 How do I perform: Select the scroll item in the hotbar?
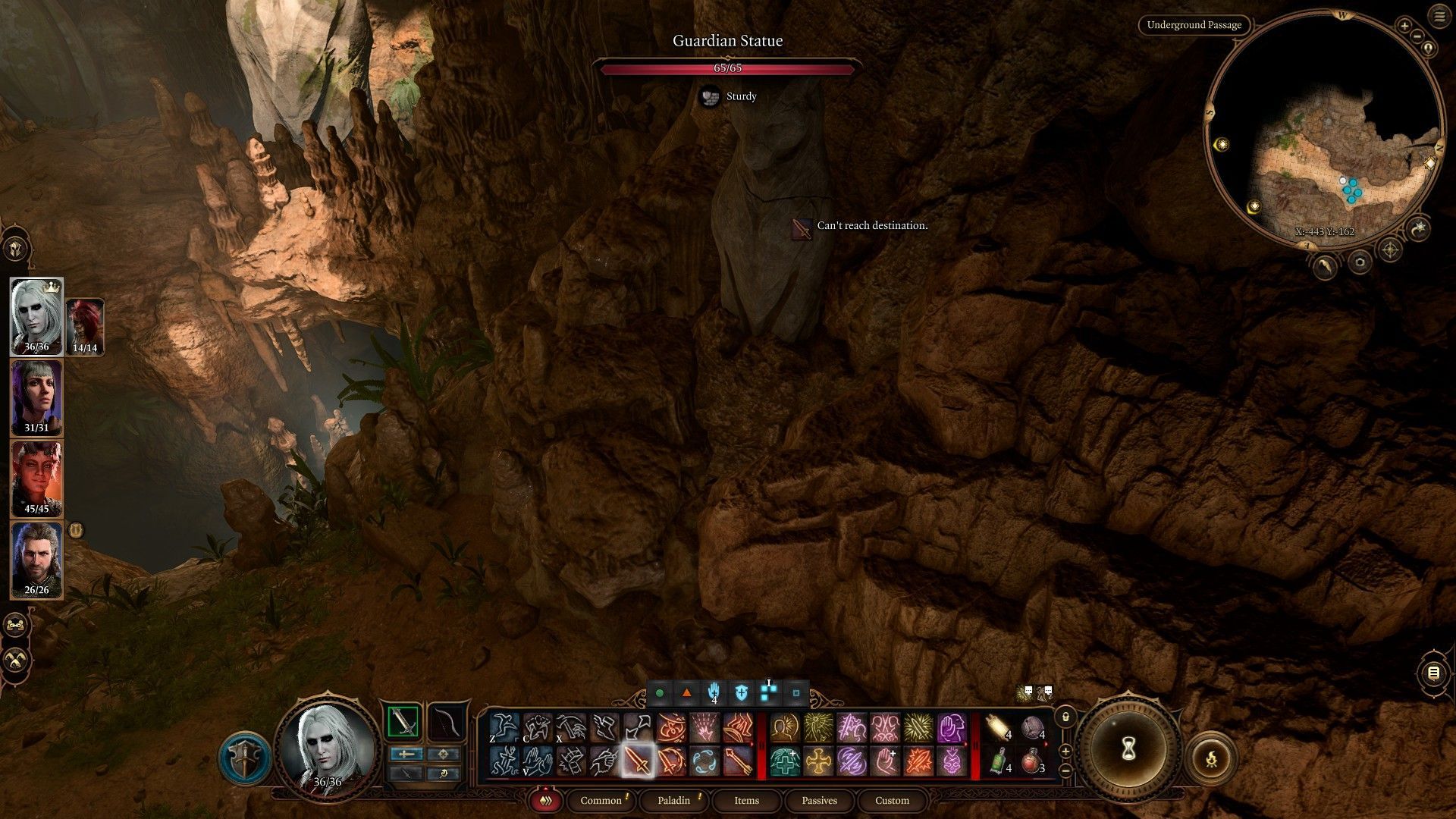(x=999, y=728)
